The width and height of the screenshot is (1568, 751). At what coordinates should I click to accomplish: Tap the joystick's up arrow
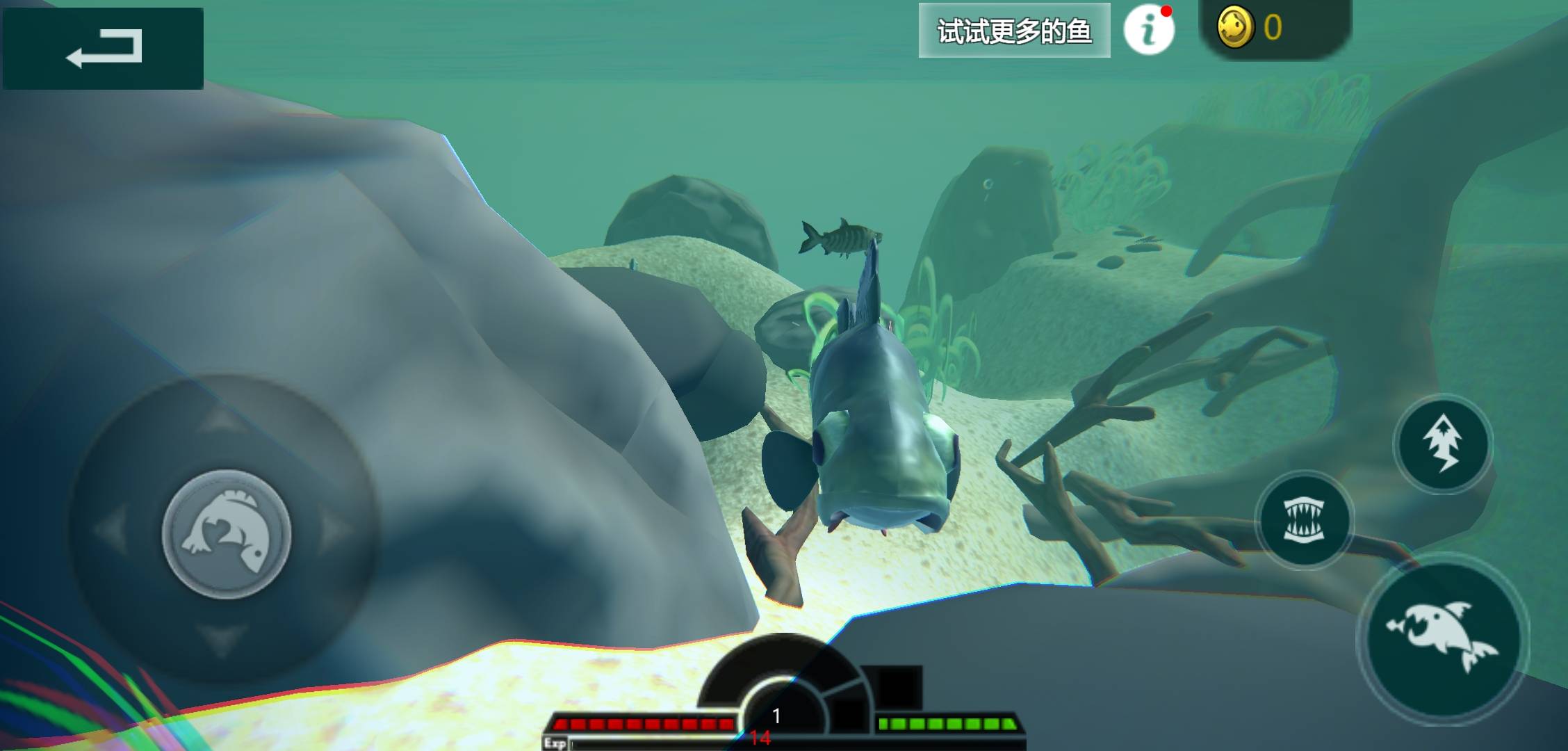coord(222,419)
